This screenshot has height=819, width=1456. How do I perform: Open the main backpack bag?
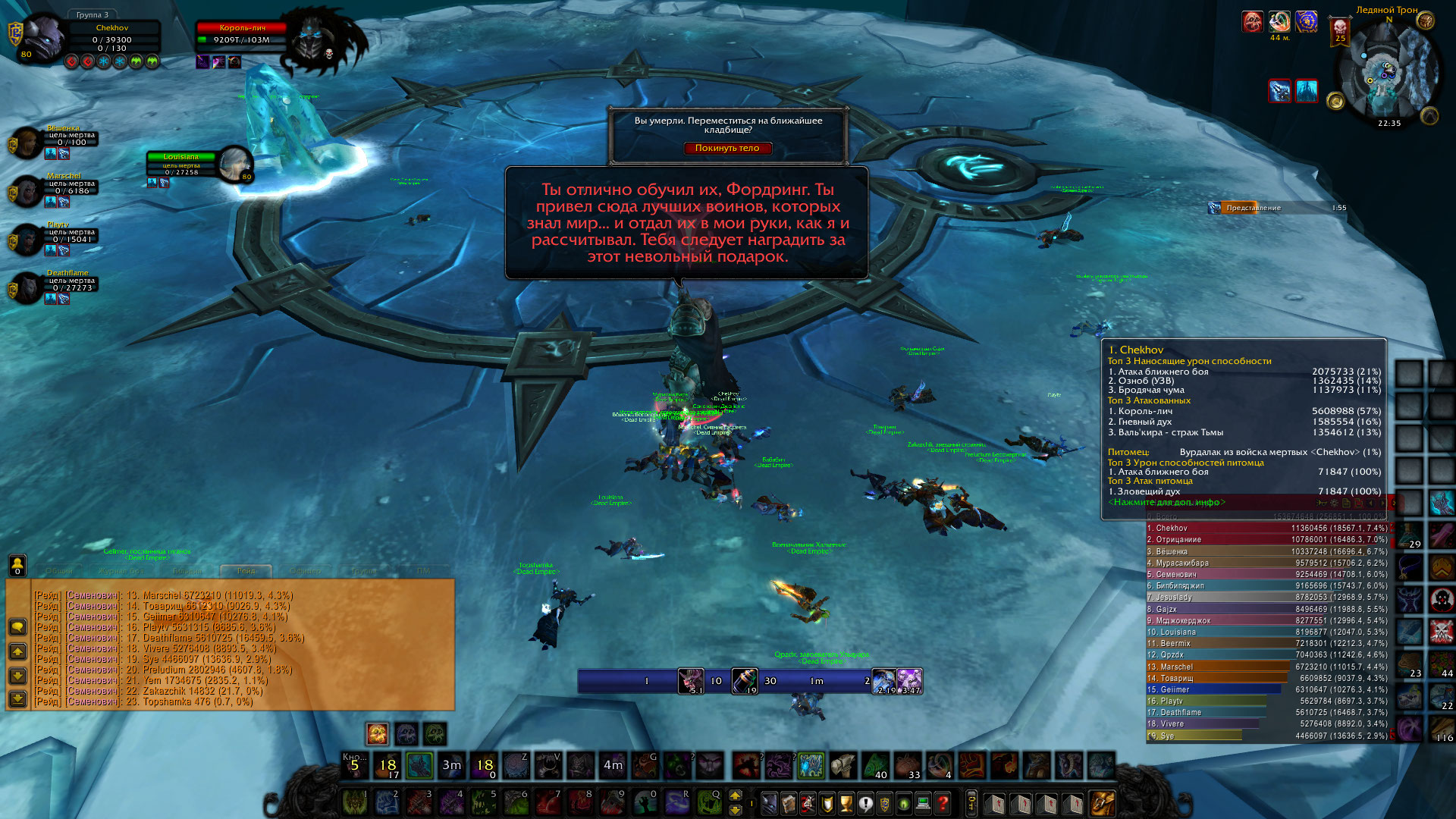click(x=1102, y=802)
